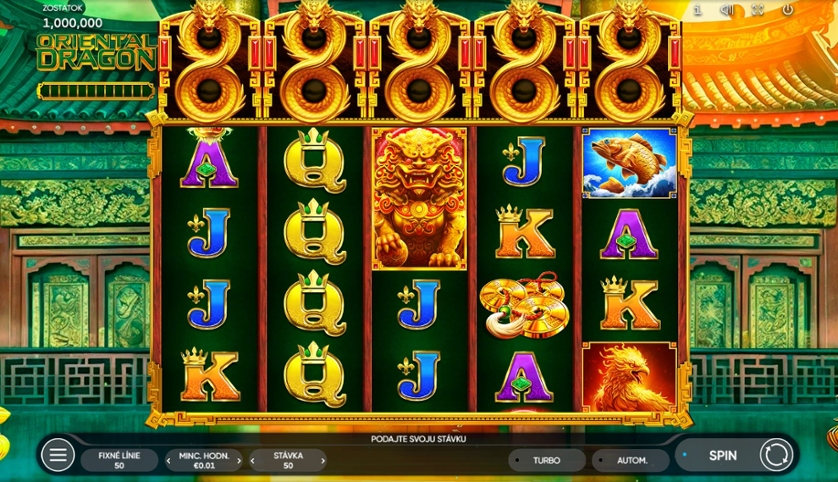Switch to fullscreen mode
The height and width of the screenshot is (482, 838).
point(757,10)
